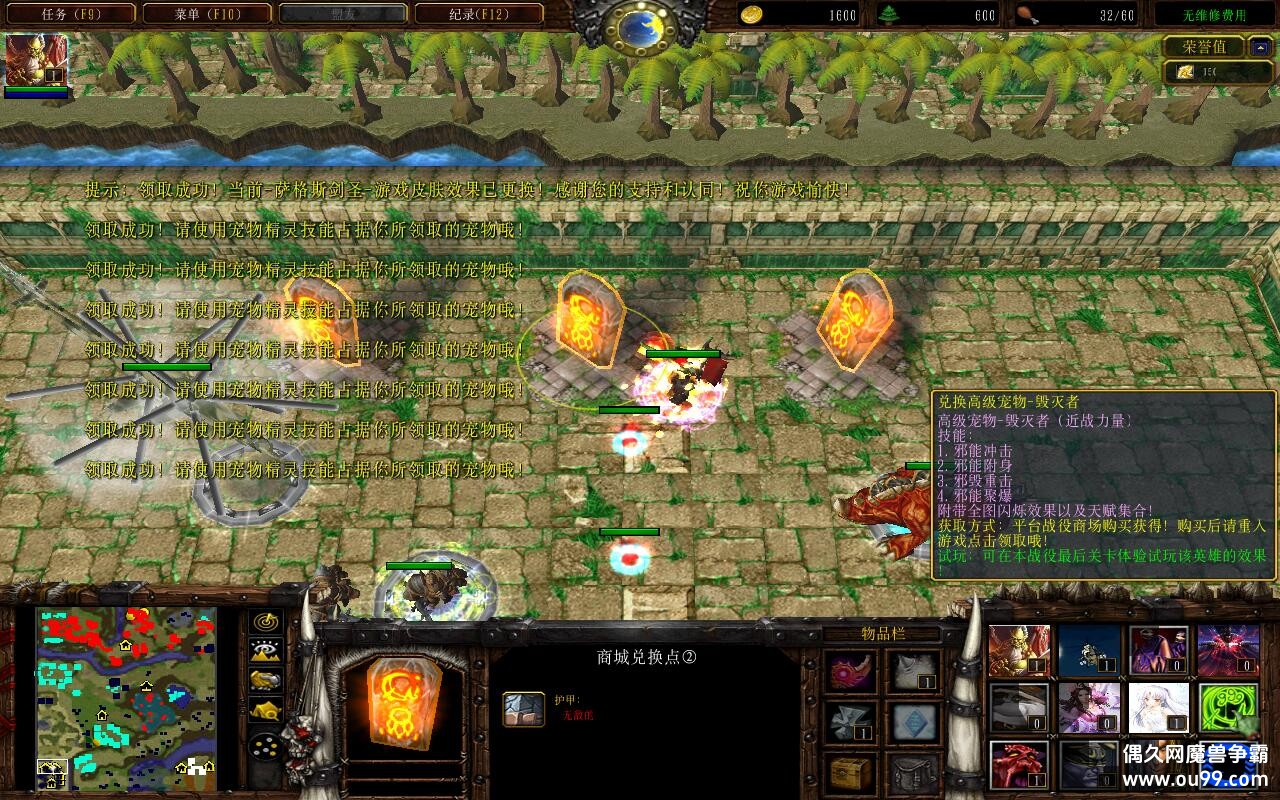Select the leather backpack inventory item

click(x=914, y=772)
